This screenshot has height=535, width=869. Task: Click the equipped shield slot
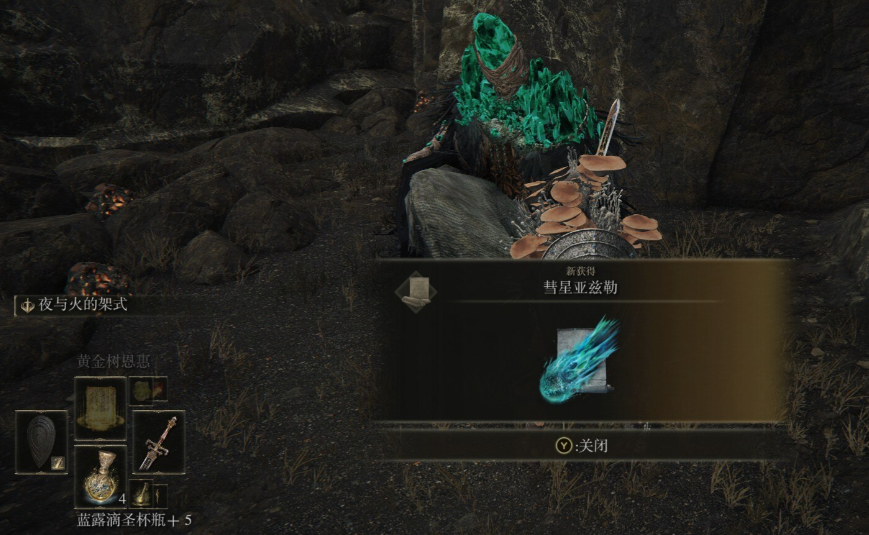coord(42,441)
